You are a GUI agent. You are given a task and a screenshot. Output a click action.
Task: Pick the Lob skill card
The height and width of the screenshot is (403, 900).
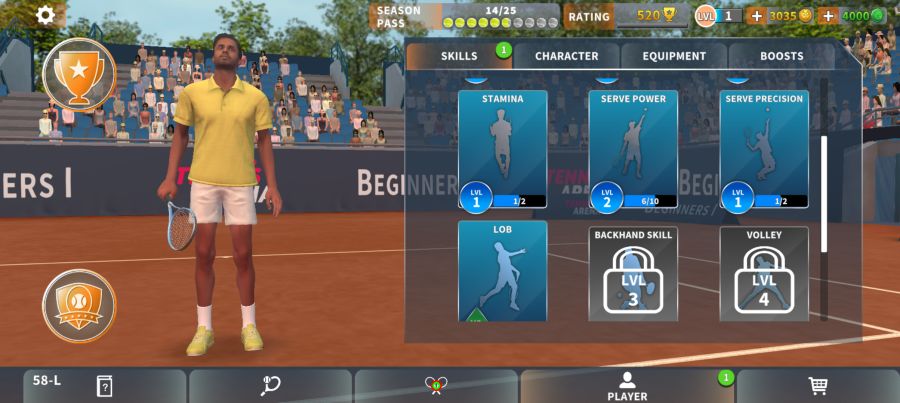[502, 272]
